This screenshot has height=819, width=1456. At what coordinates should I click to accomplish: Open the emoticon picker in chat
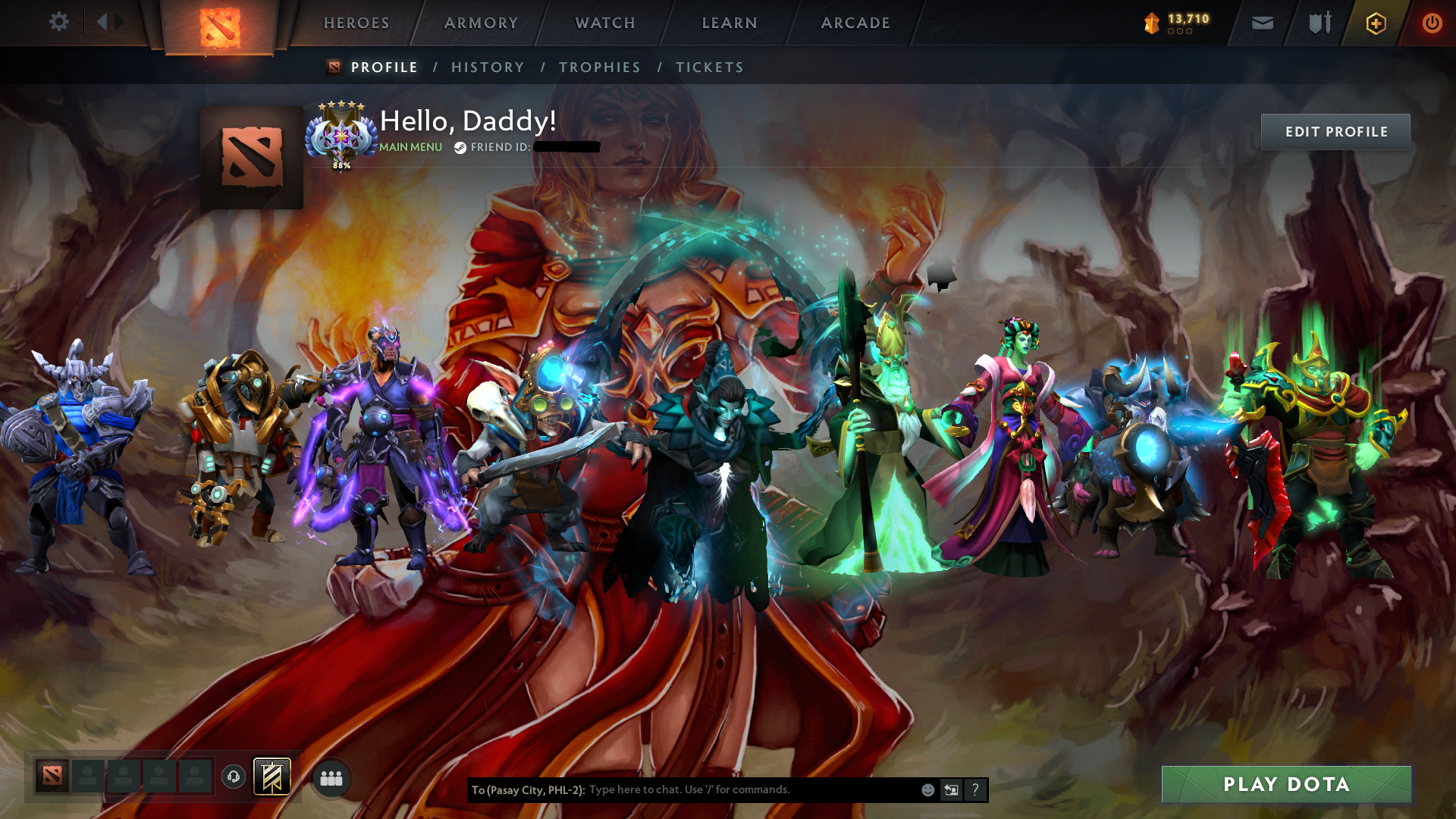[x=928, y=789]
